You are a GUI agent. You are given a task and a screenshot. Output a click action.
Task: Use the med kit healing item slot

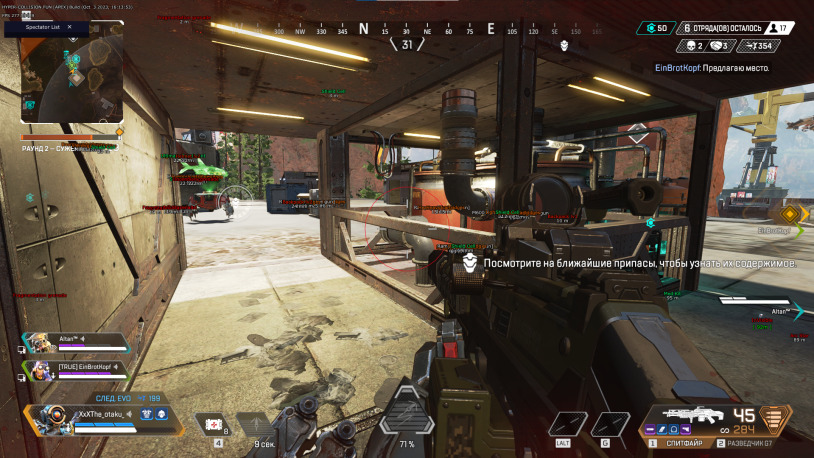[x=212, y=425]
